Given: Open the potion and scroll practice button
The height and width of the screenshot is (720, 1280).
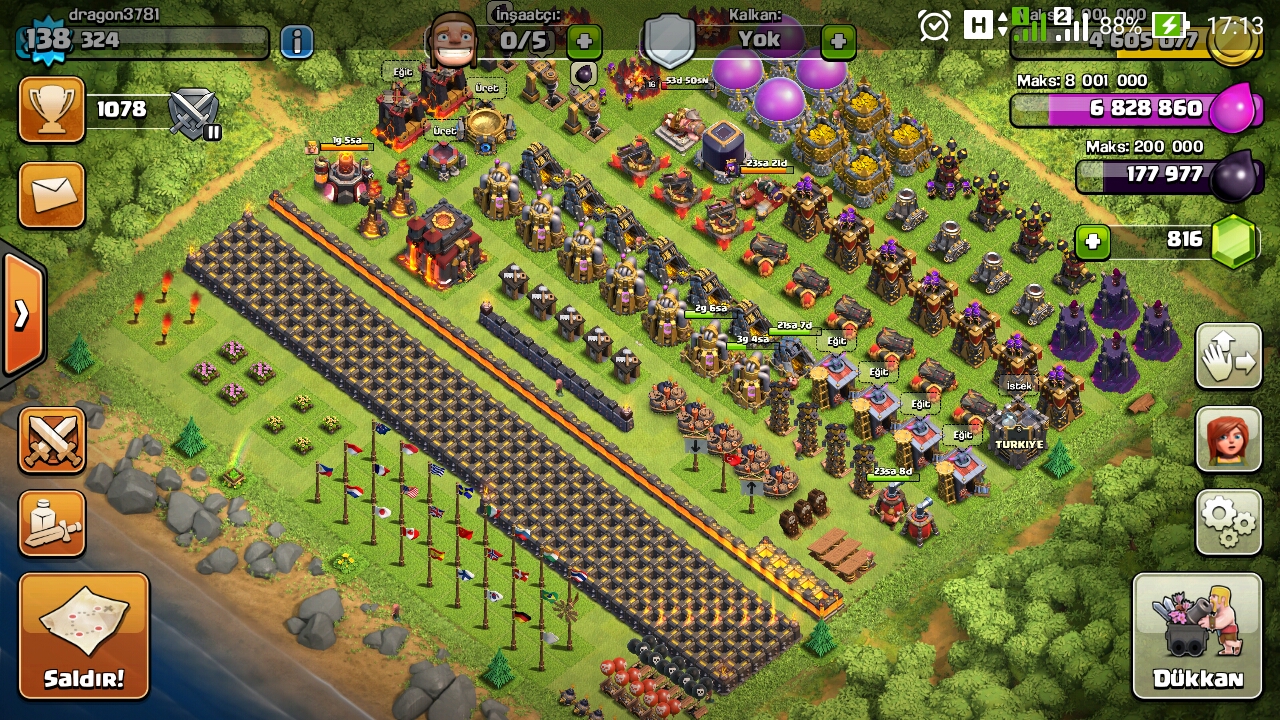Looking at the screenshot, I should [52, 523].
